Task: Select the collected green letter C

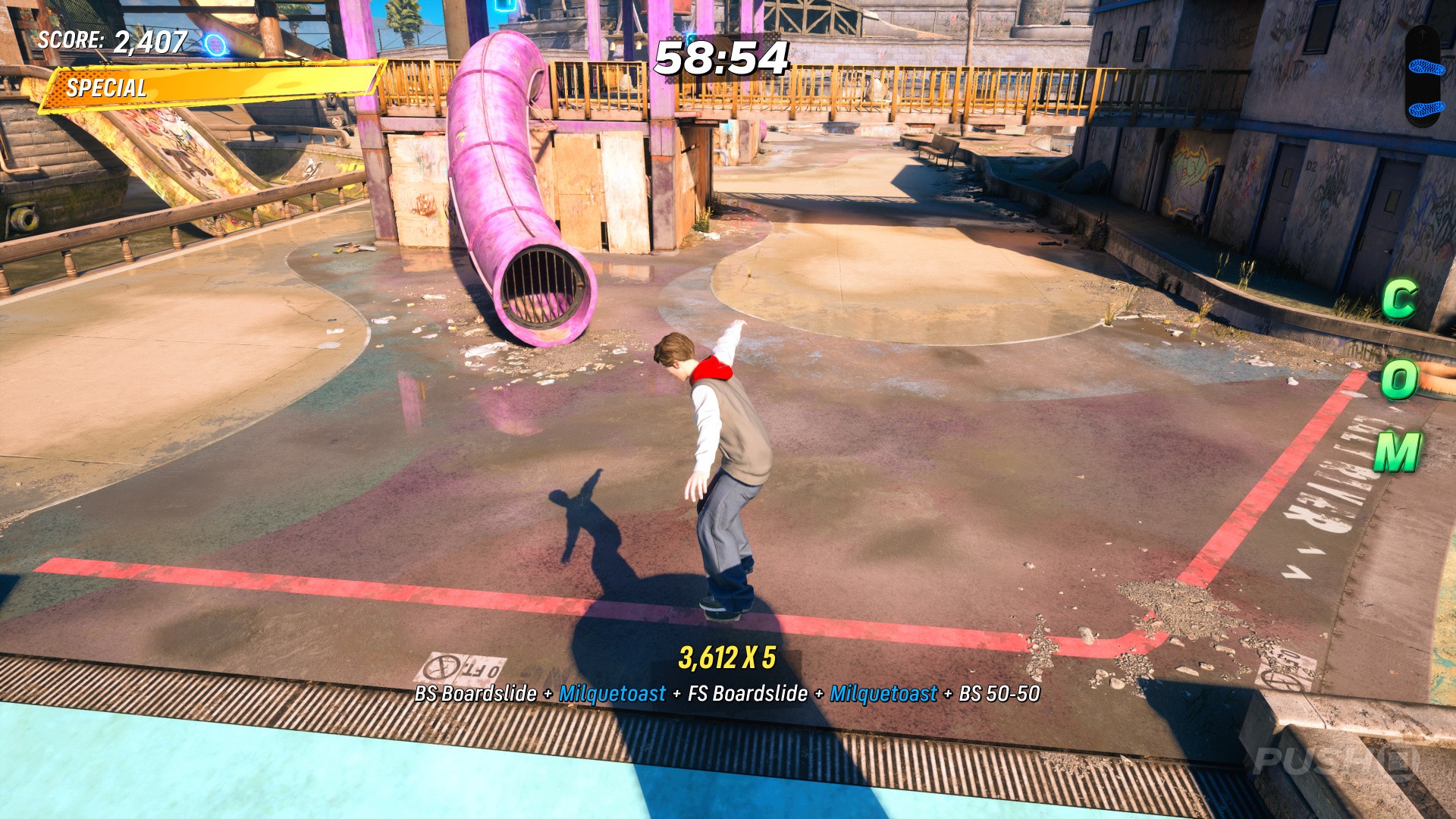Action: tap(1399, 299)
